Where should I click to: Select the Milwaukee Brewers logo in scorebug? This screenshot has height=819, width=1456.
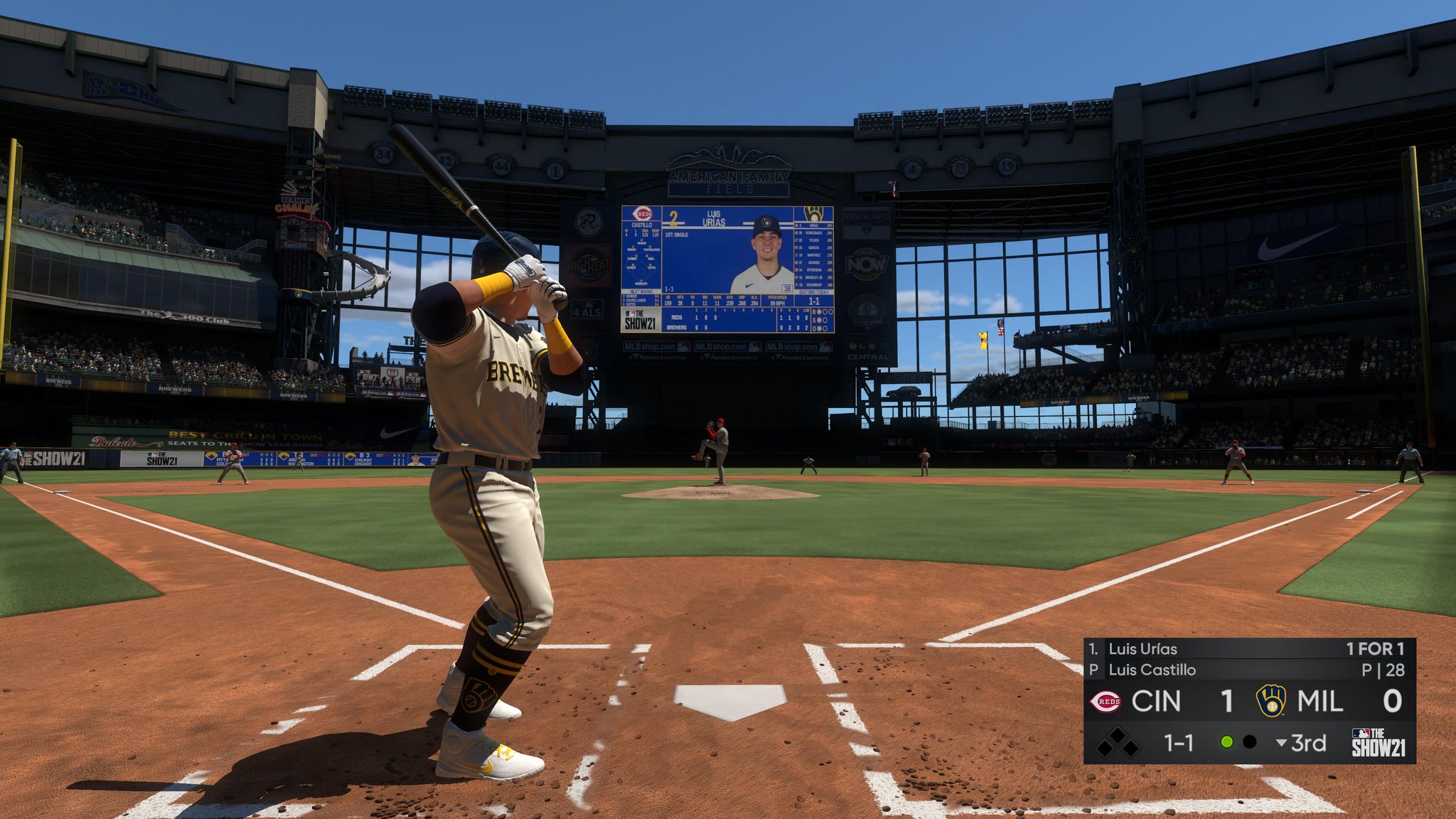coord(1270,701)
